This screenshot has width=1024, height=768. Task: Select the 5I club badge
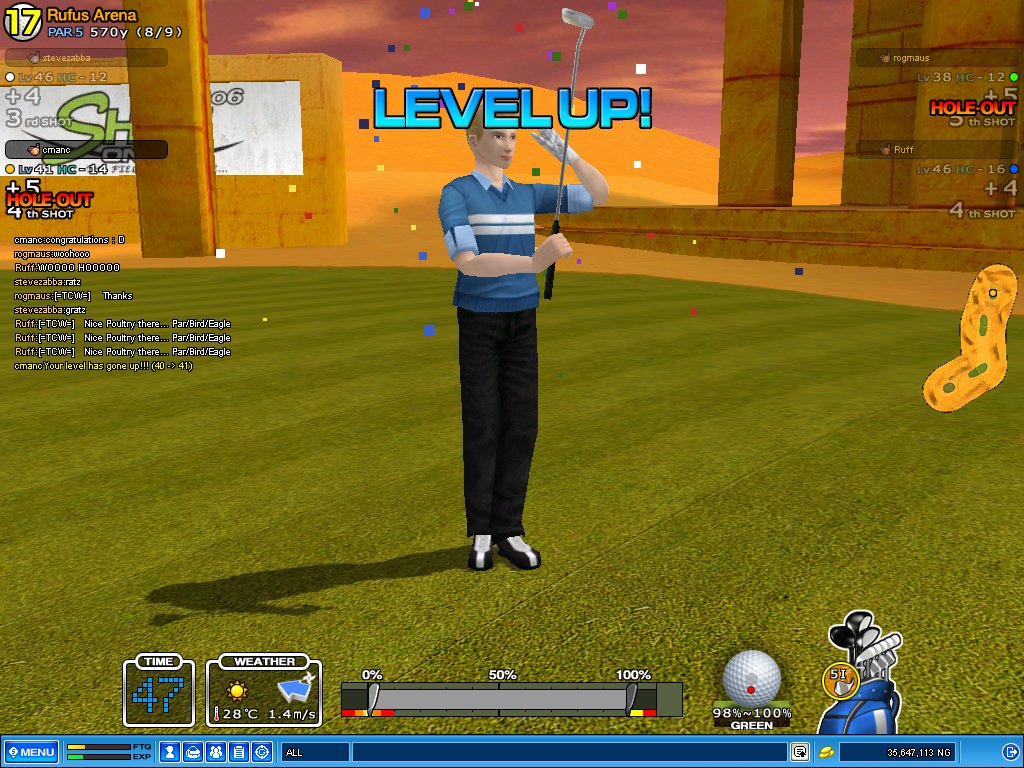coord(840,679)
